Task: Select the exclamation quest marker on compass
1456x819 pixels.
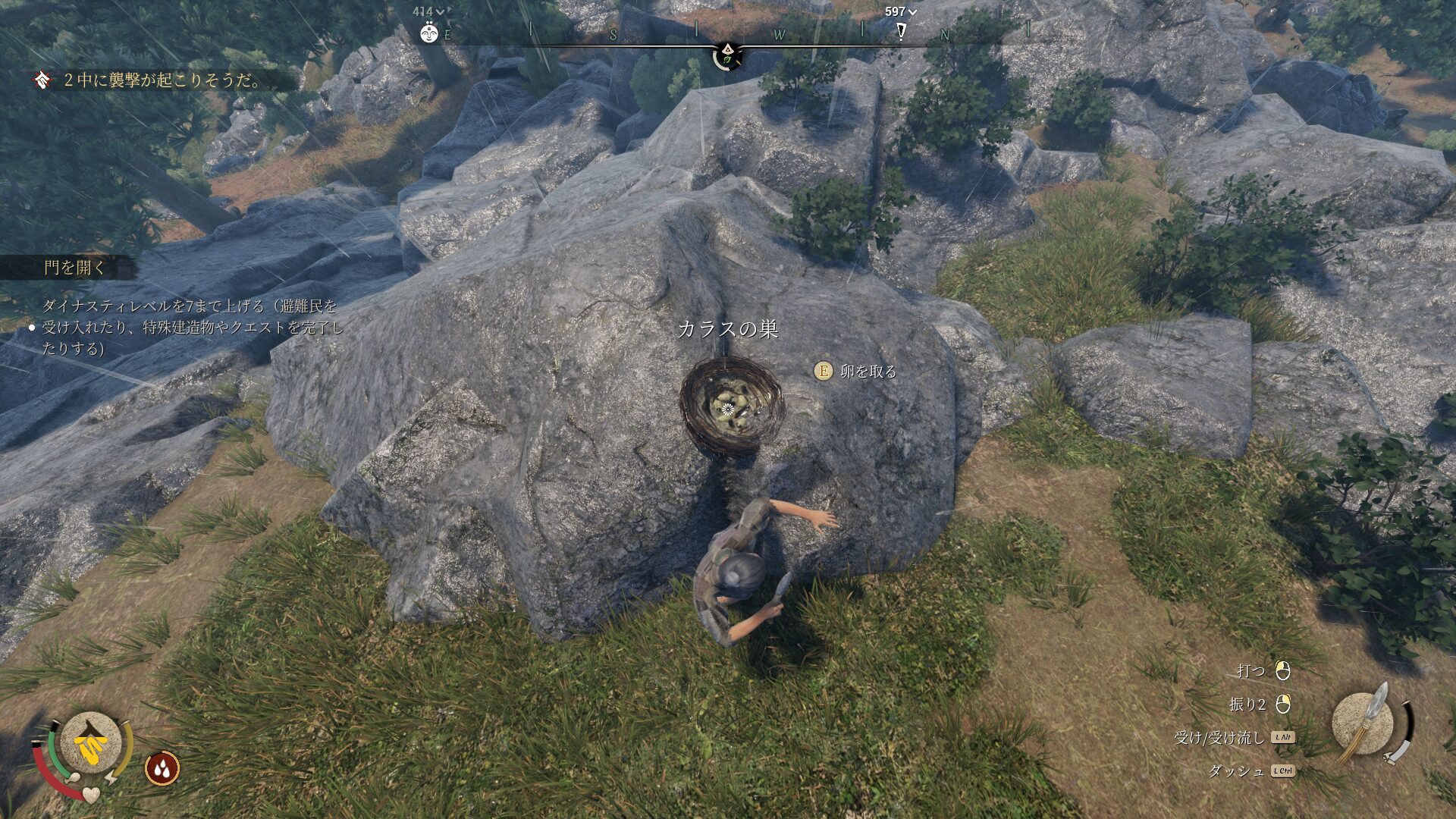Action: 901,31
